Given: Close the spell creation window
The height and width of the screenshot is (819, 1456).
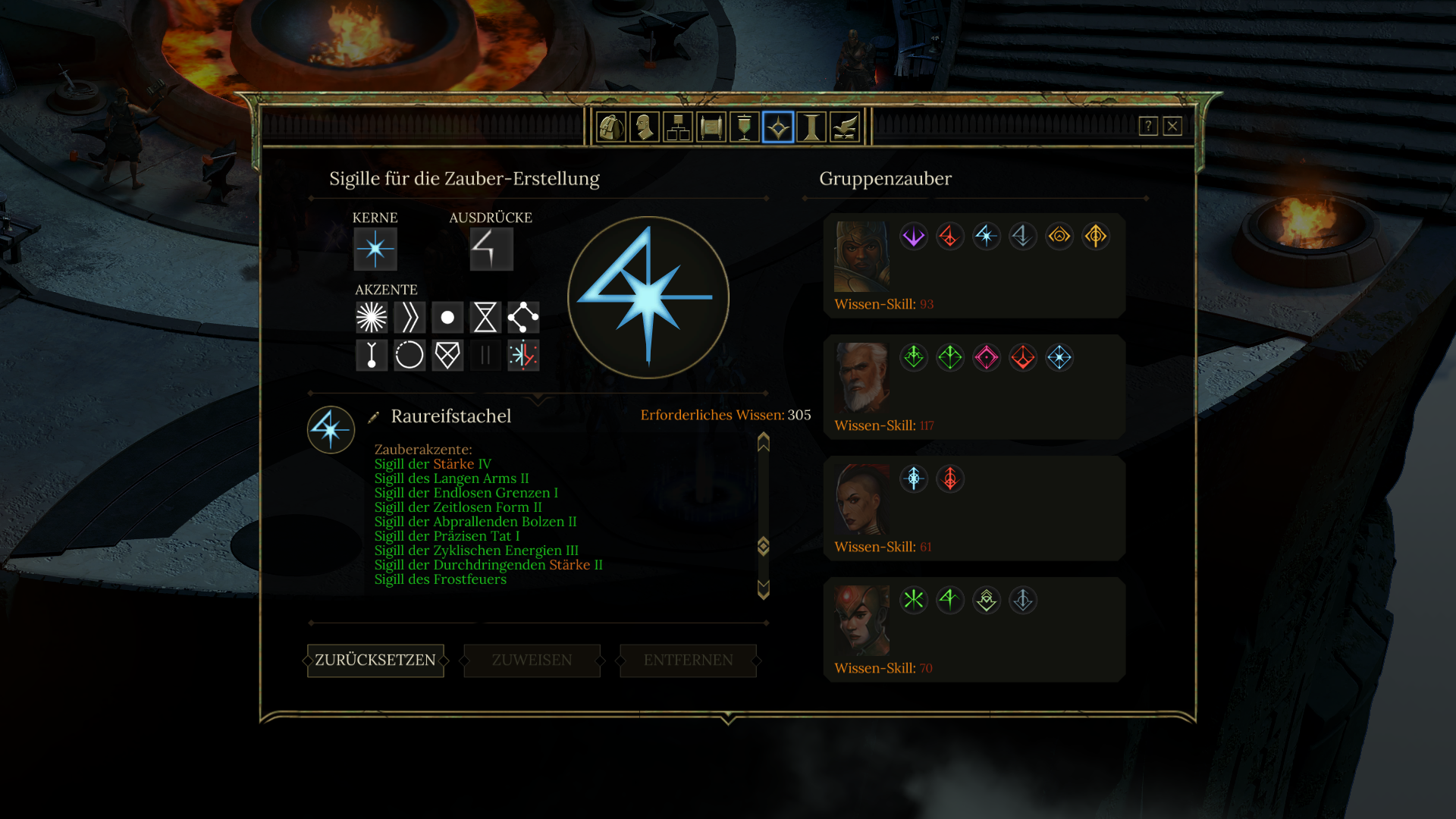Looking at the screenshot, I should [x=1172, y=126].
